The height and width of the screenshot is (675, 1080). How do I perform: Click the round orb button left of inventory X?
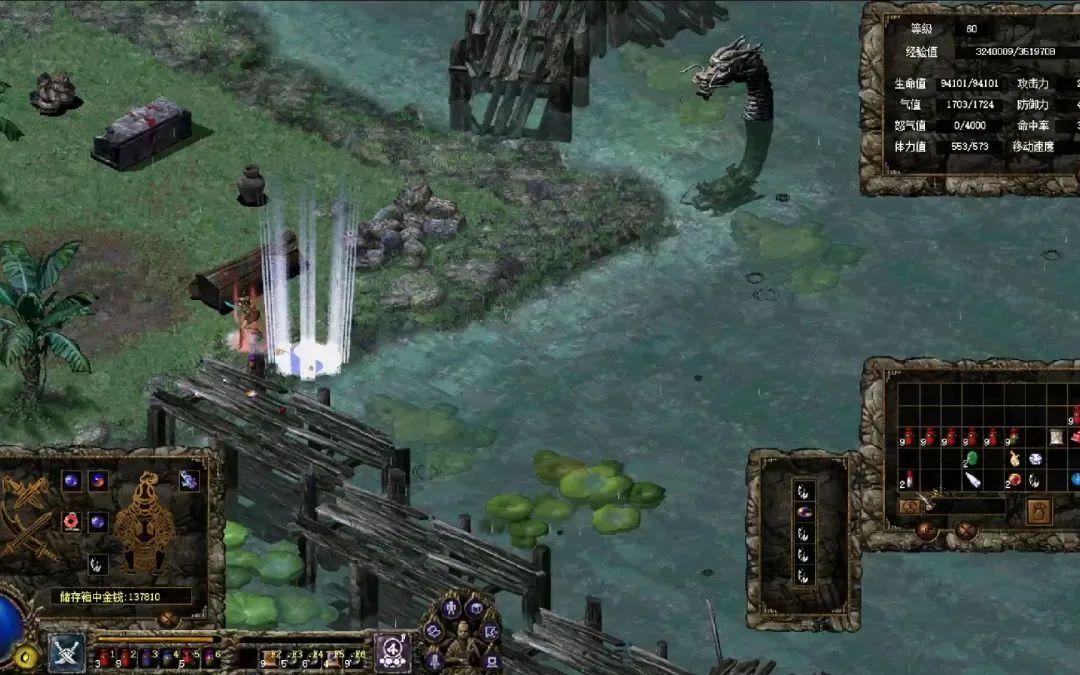927,531
